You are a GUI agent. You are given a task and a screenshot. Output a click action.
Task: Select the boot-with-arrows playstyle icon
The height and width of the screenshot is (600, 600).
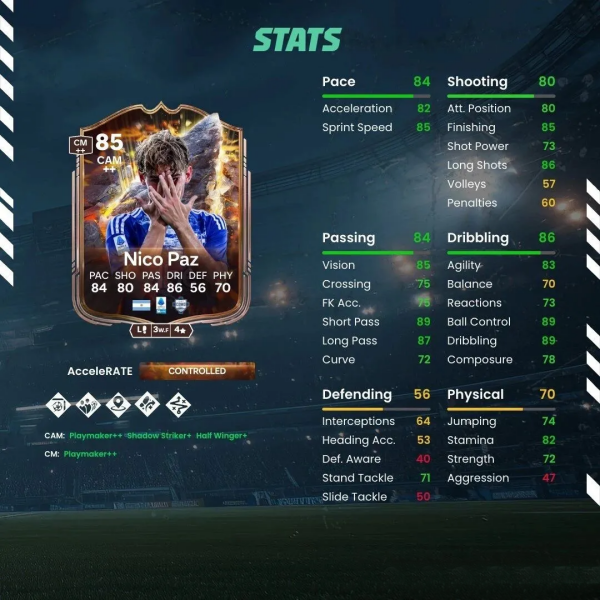(149, 406)
